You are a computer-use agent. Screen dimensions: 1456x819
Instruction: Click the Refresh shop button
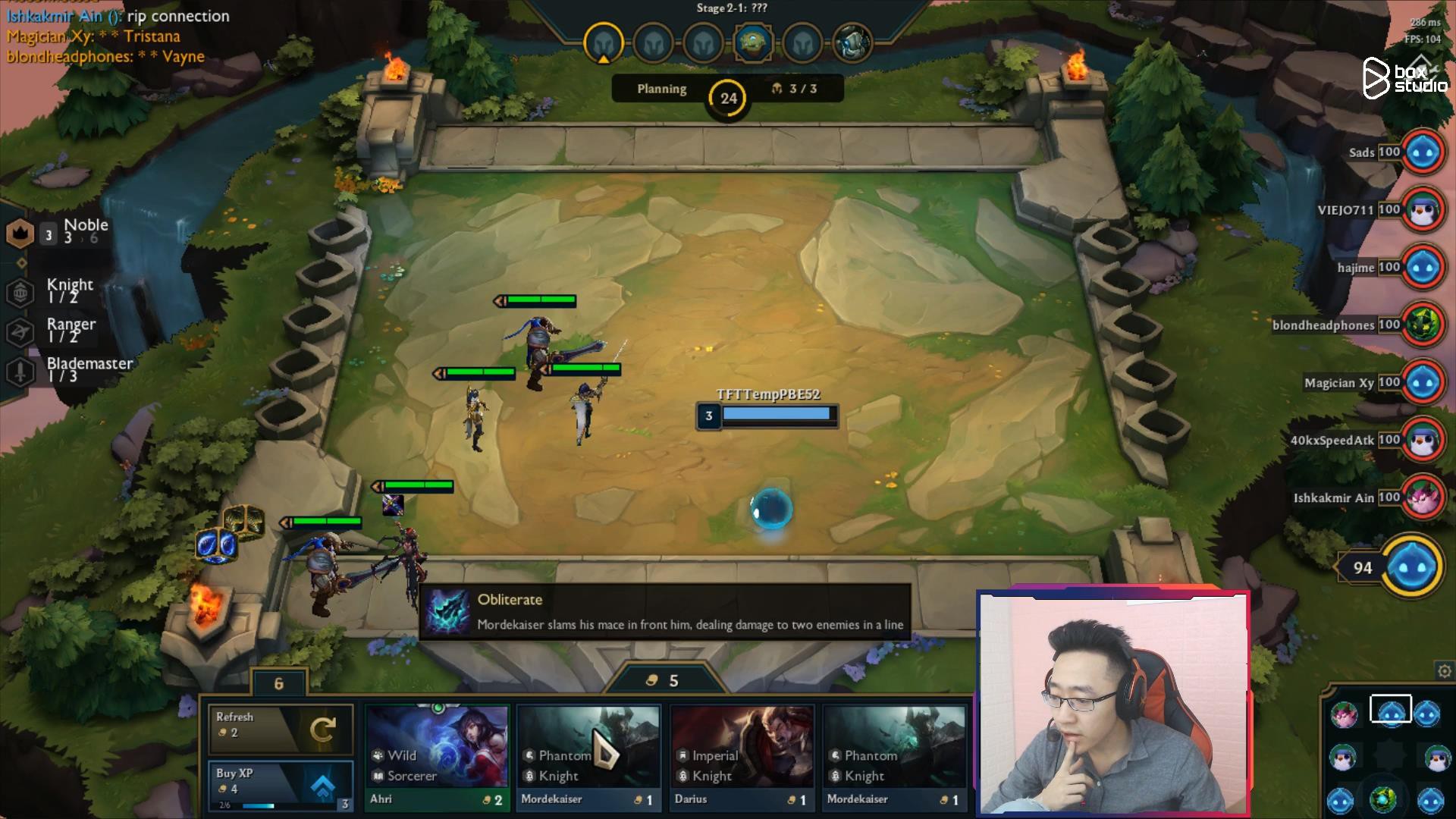point(281,730)
